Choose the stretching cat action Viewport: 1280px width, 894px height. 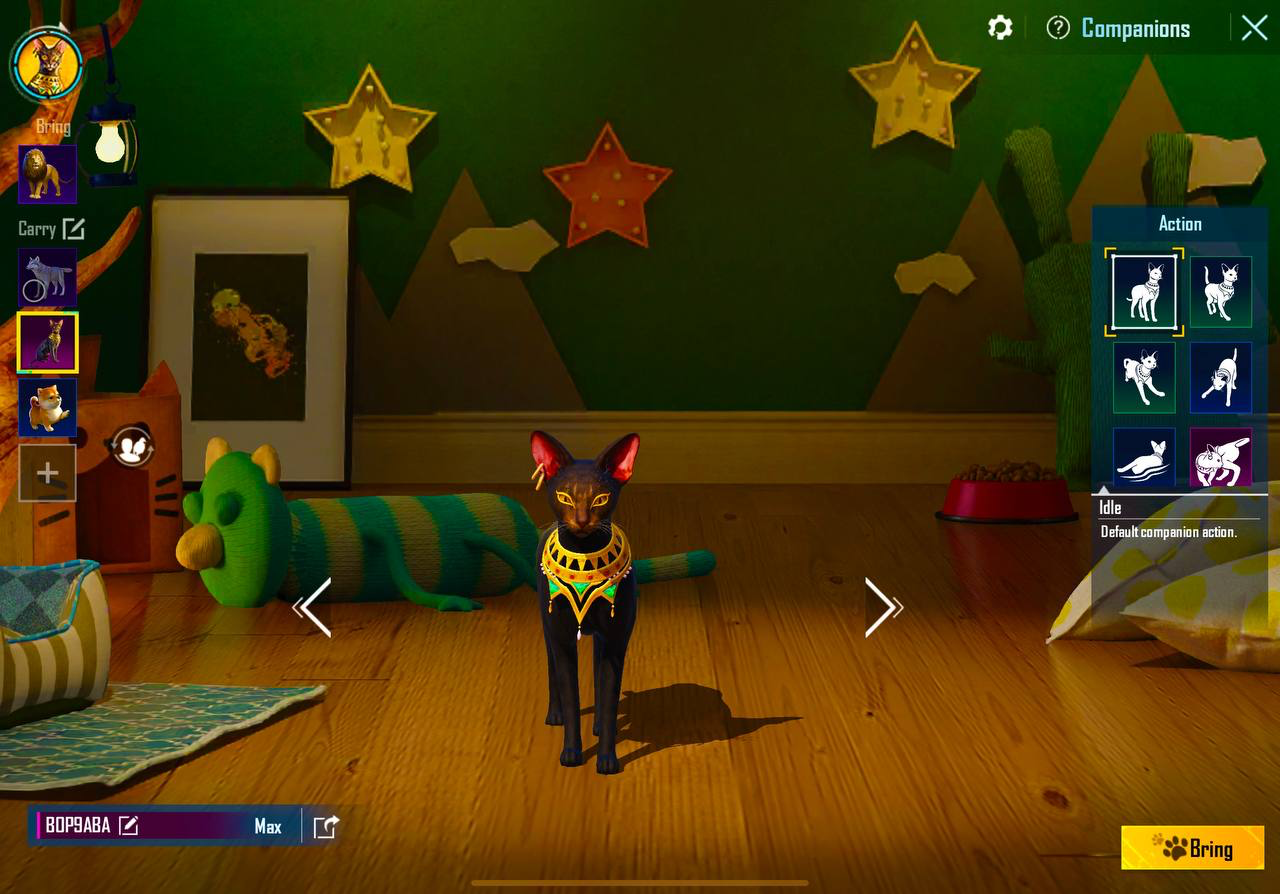click(x=1220, y=377)
